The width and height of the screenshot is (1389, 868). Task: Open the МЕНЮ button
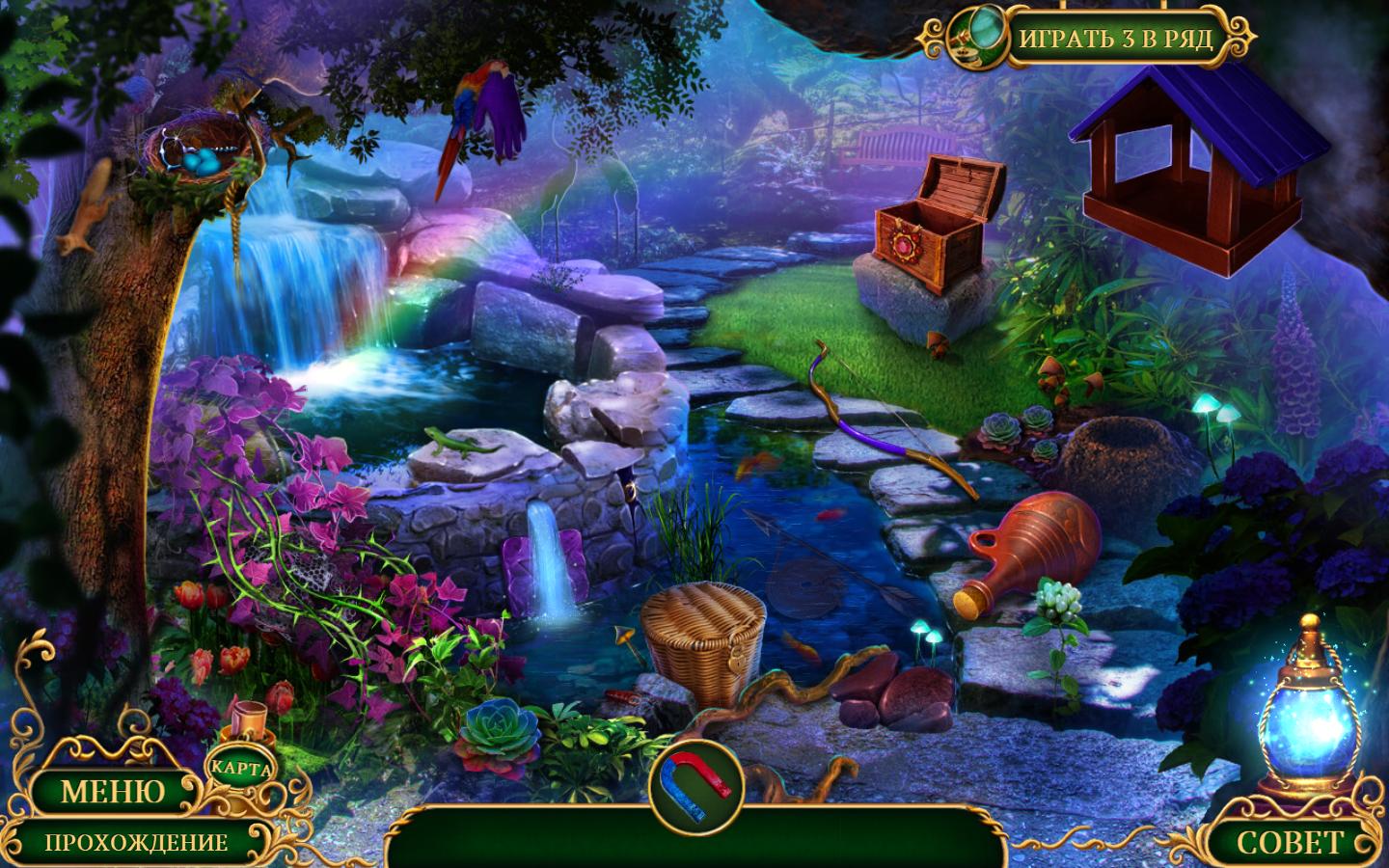pyautogui.click(x=113, y=792)
